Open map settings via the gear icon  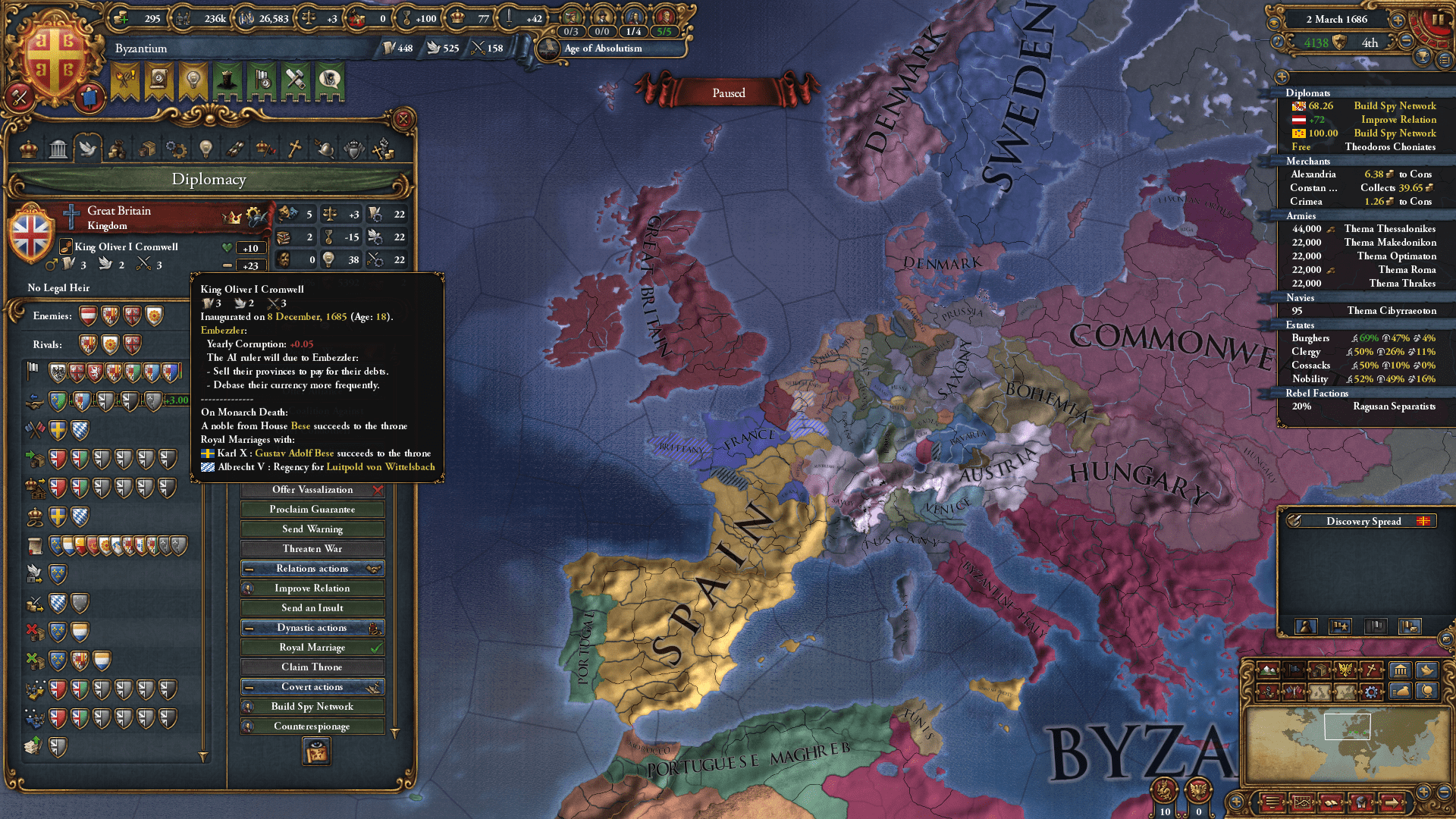click(x=1371, y=692)
